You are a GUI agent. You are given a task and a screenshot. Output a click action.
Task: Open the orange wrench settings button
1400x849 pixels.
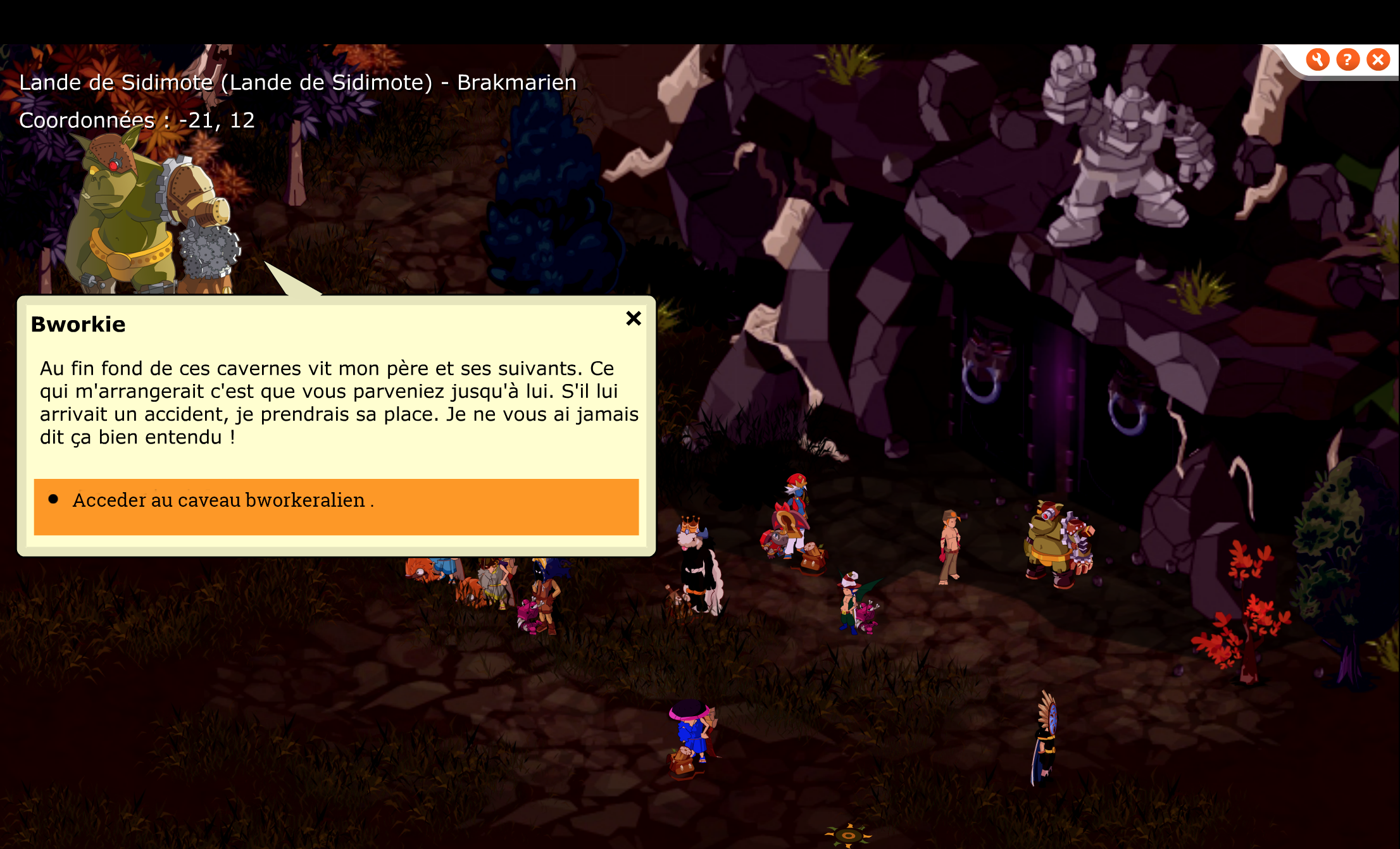1317,60
